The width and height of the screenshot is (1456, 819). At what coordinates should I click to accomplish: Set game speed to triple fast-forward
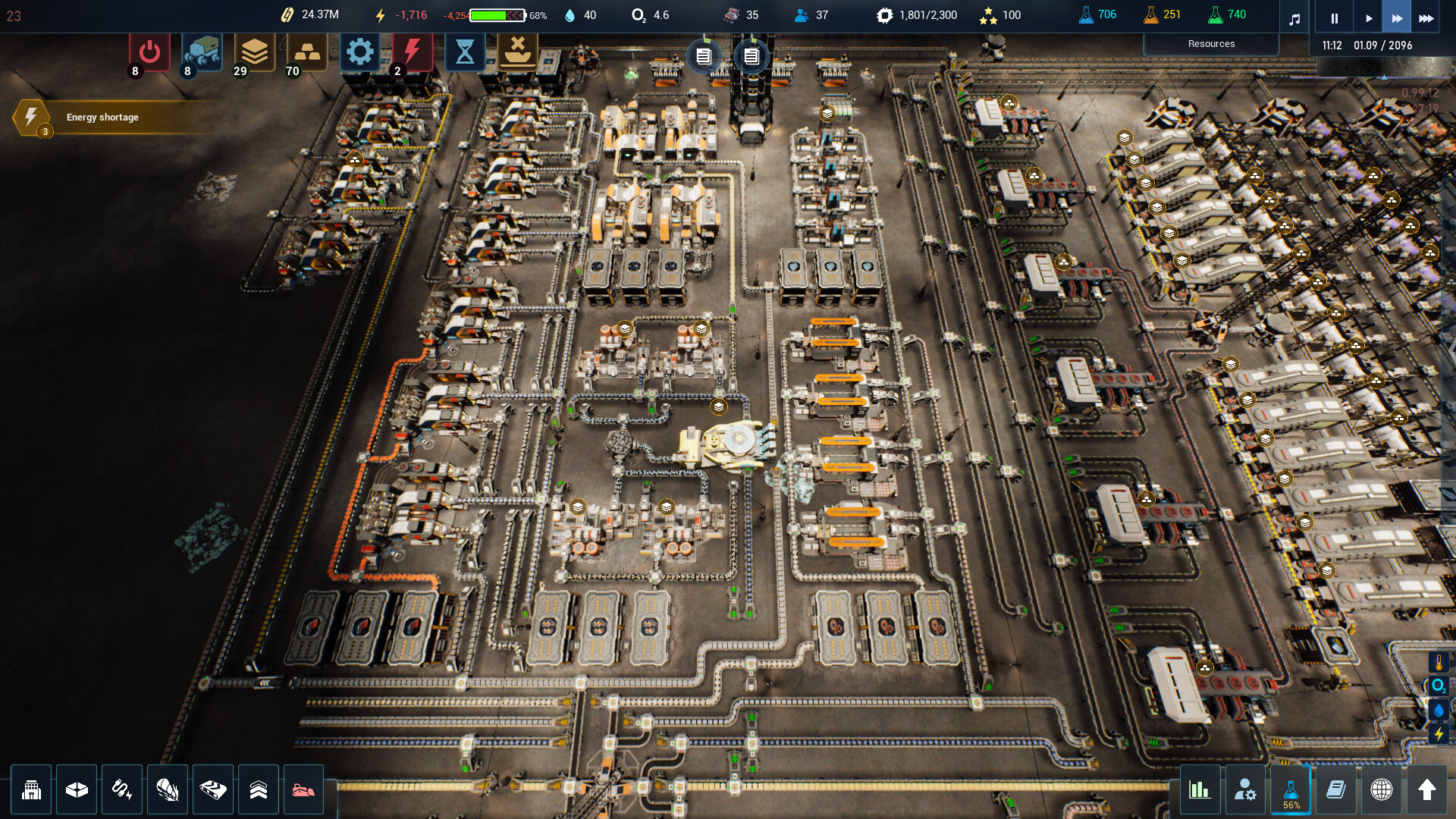(1426, 18)
